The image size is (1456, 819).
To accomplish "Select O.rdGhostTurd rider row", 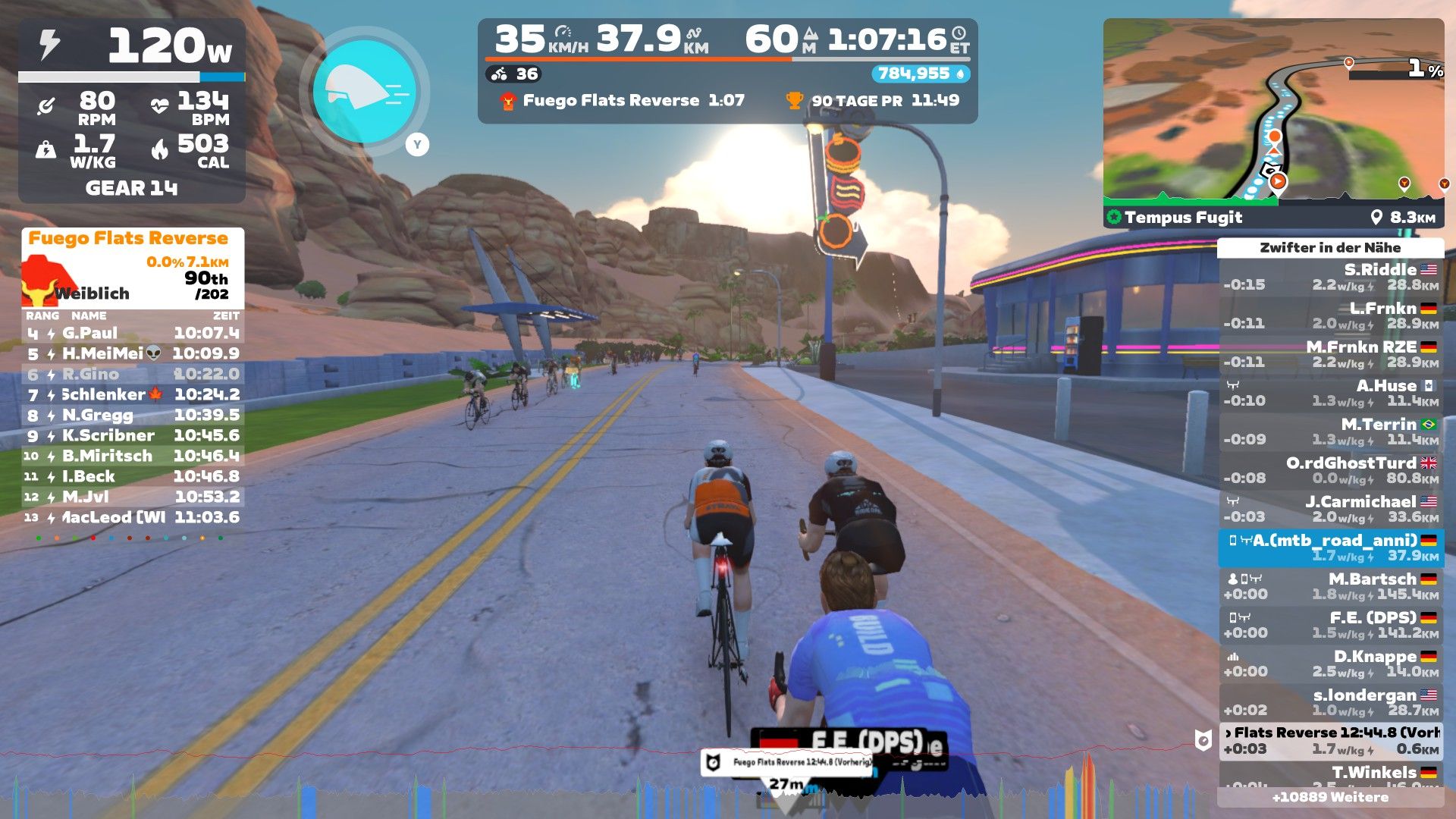I will click(x=1330, y=470).
